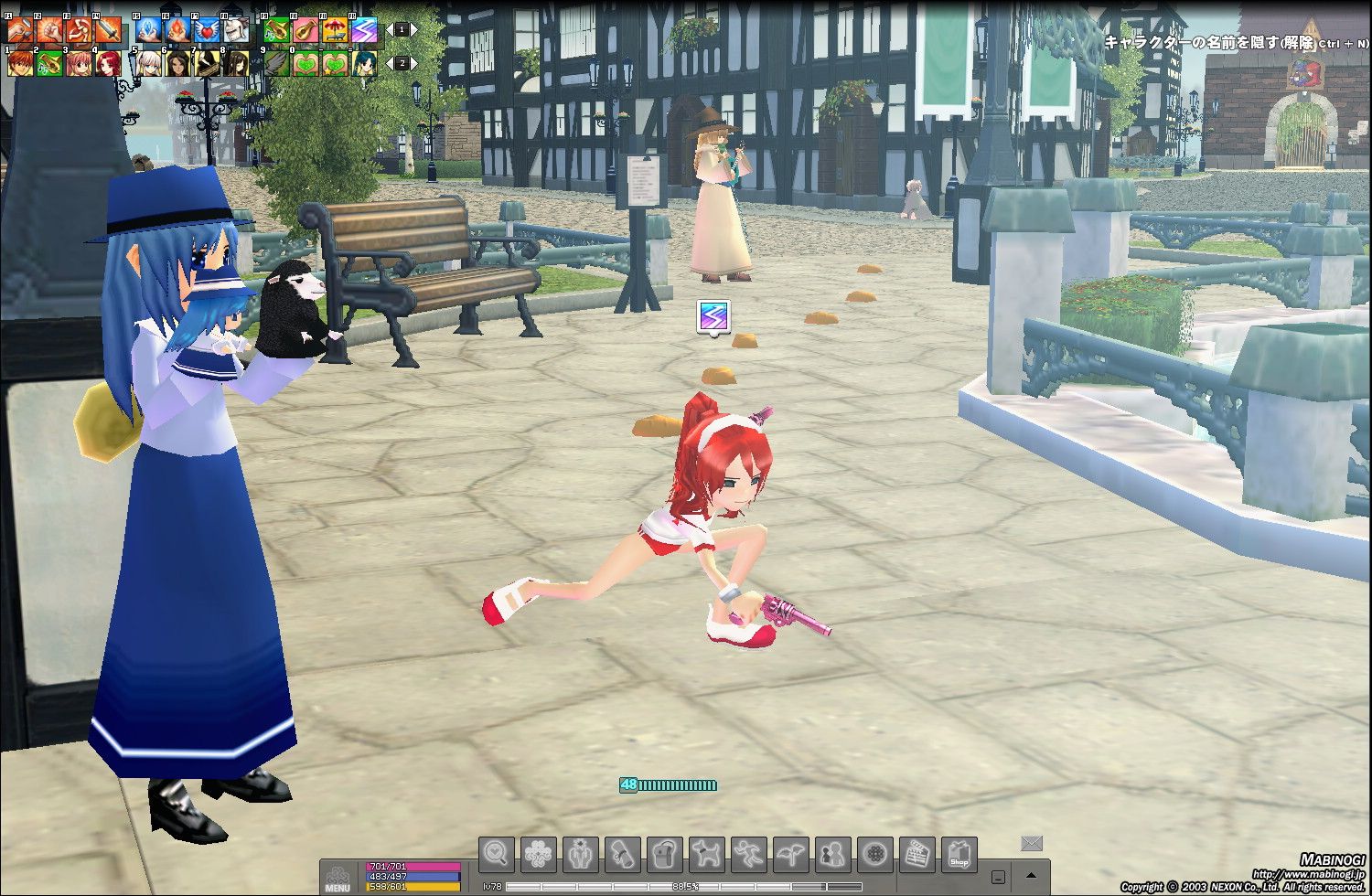
Task: Cast the fire-in-hand spell on F6
Action: click(177, 30)
